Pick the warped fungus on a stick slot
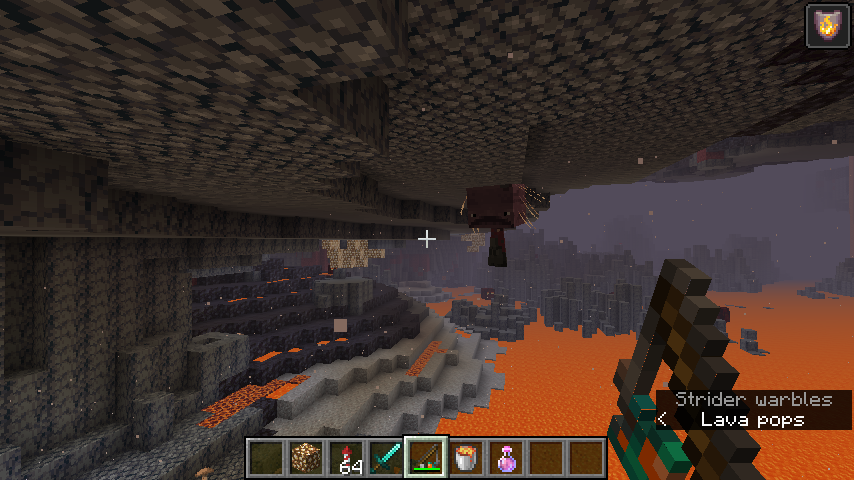 pos(426,458)
